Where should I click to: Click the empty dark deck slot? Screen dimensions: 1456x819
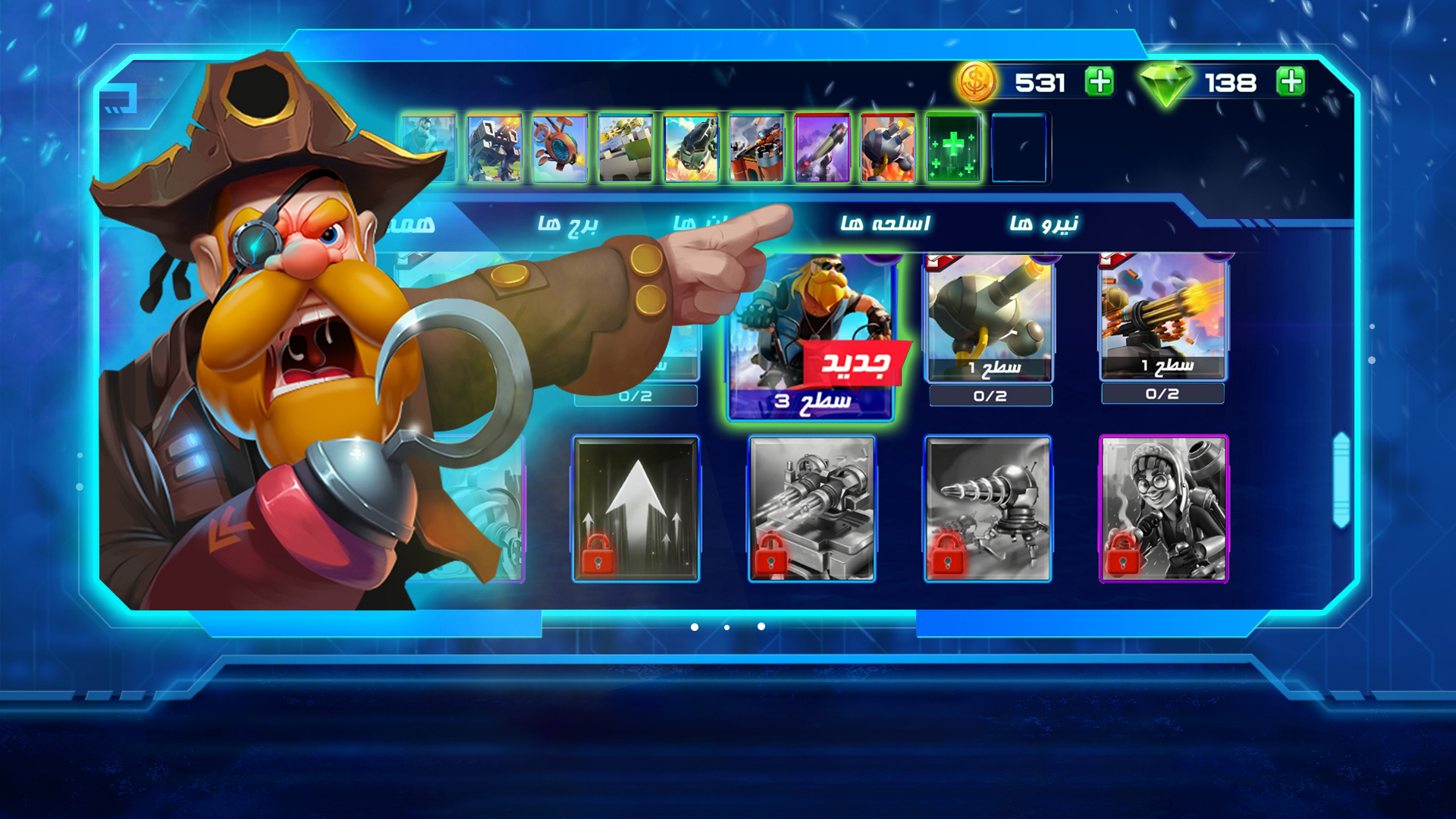[1018, 149]
